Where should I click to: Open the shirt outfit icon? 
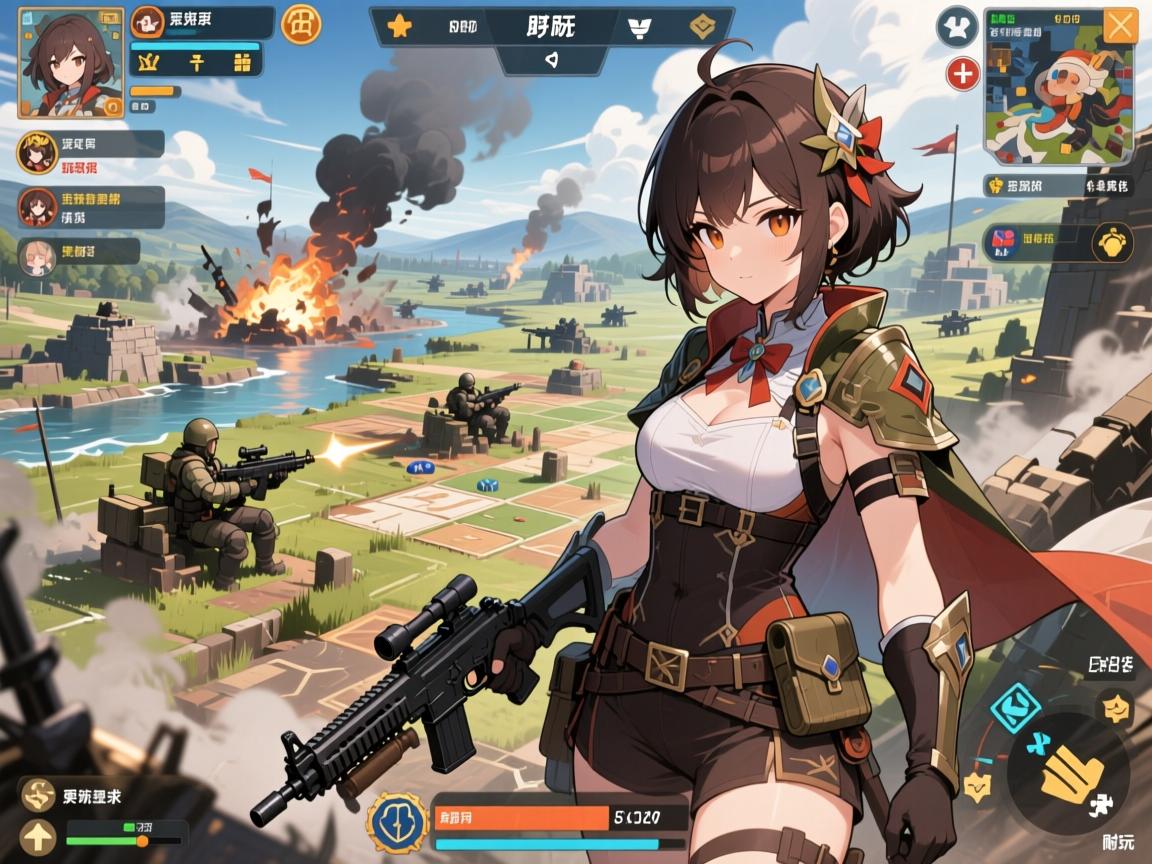(x=956, y=26)
